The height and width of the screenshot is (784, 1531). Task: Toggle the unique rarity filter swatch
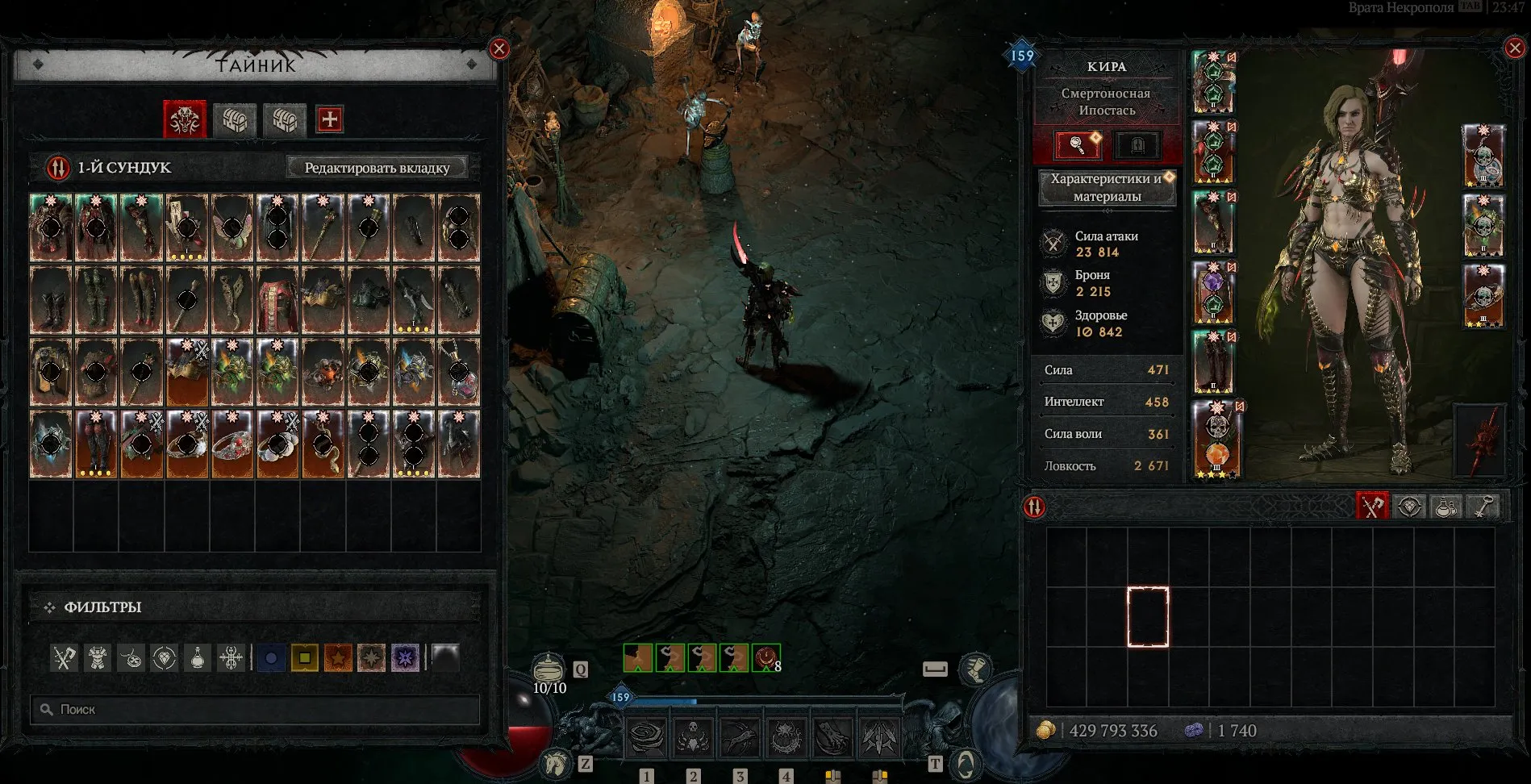coord(373,659)
